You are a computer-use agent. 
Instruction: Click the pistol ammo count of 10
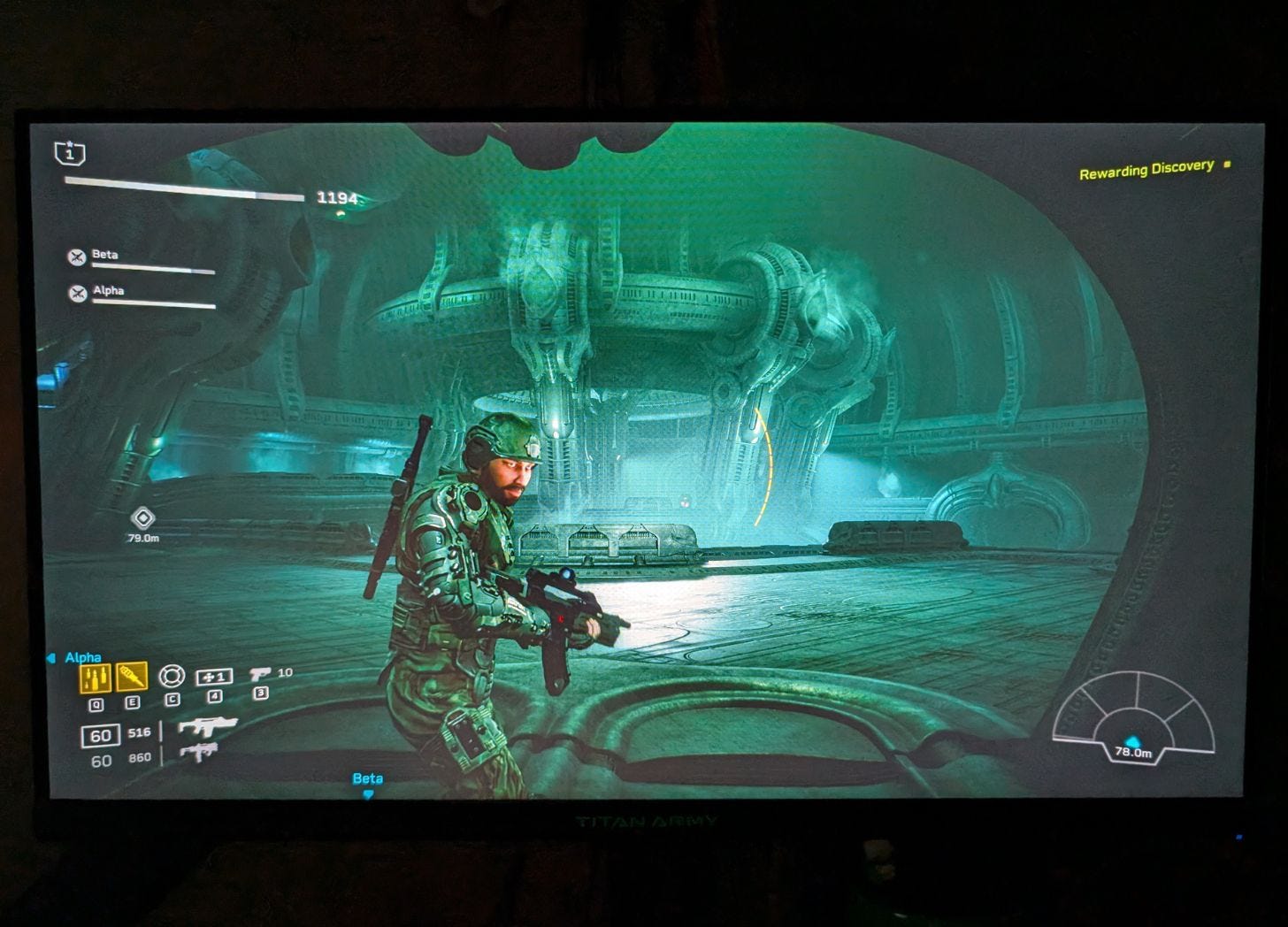pyautogui.click(x=286, y=672)
